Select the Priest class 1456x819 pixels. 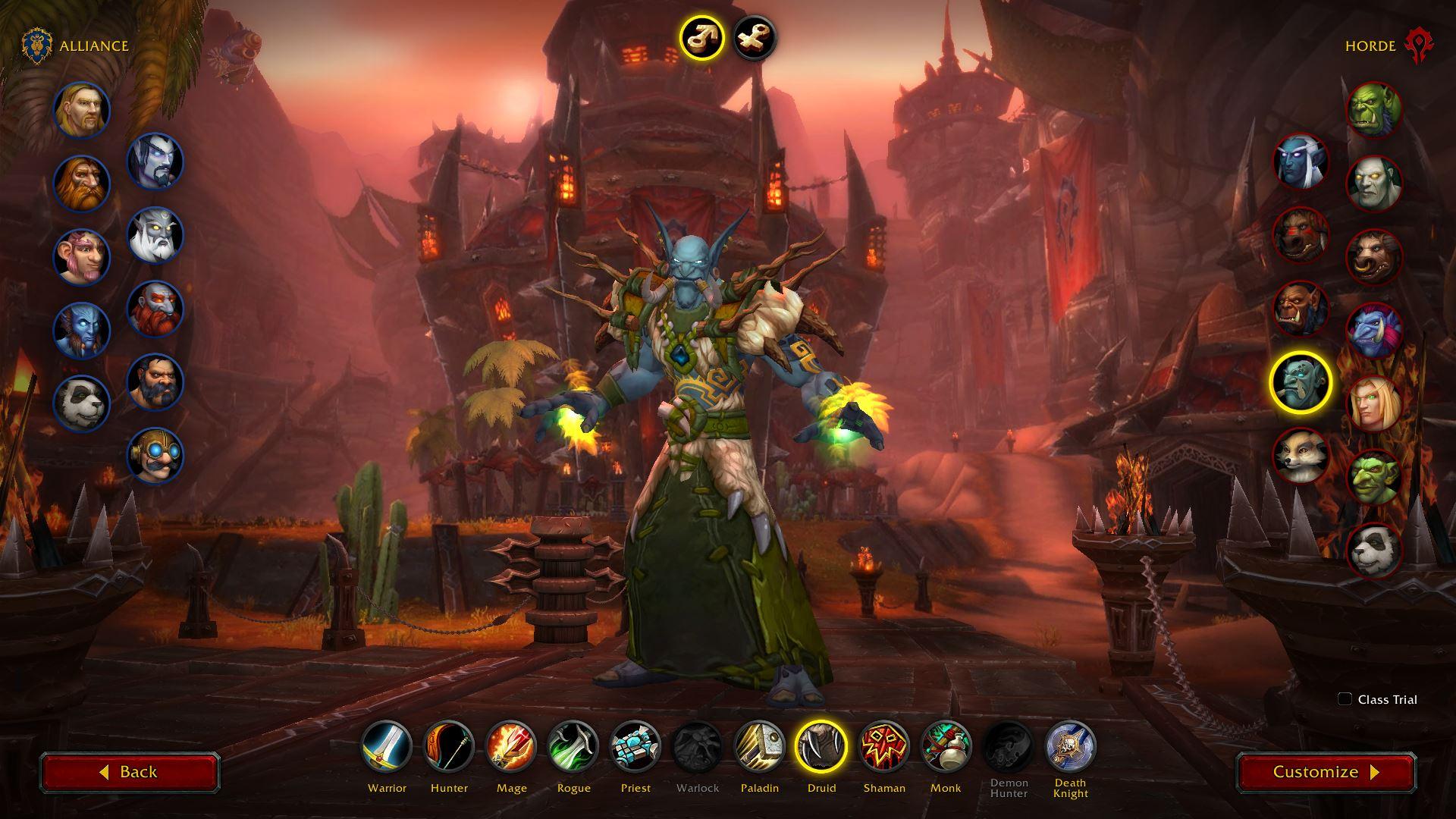(x=635, y=746)
